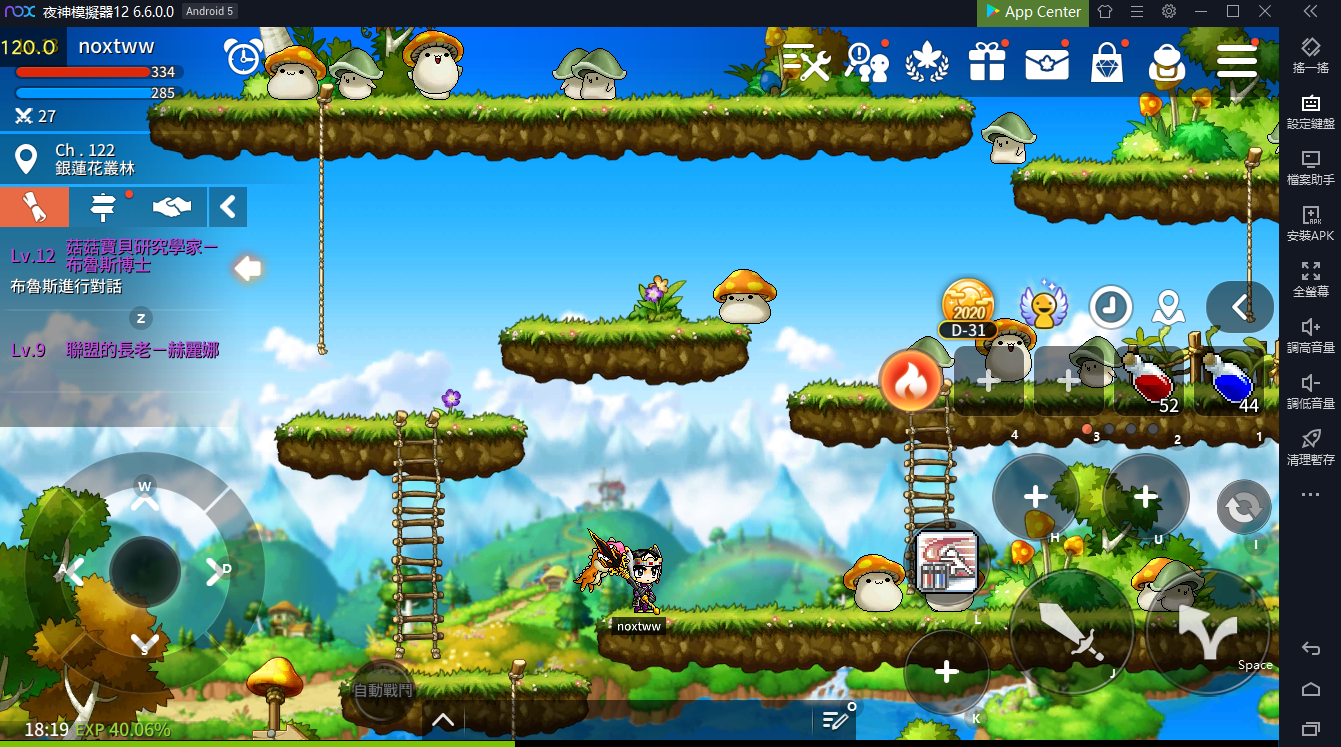Open the maple leaf wreath icon
The width and height of the screenshot is (1341, 747).
[927, 63]
